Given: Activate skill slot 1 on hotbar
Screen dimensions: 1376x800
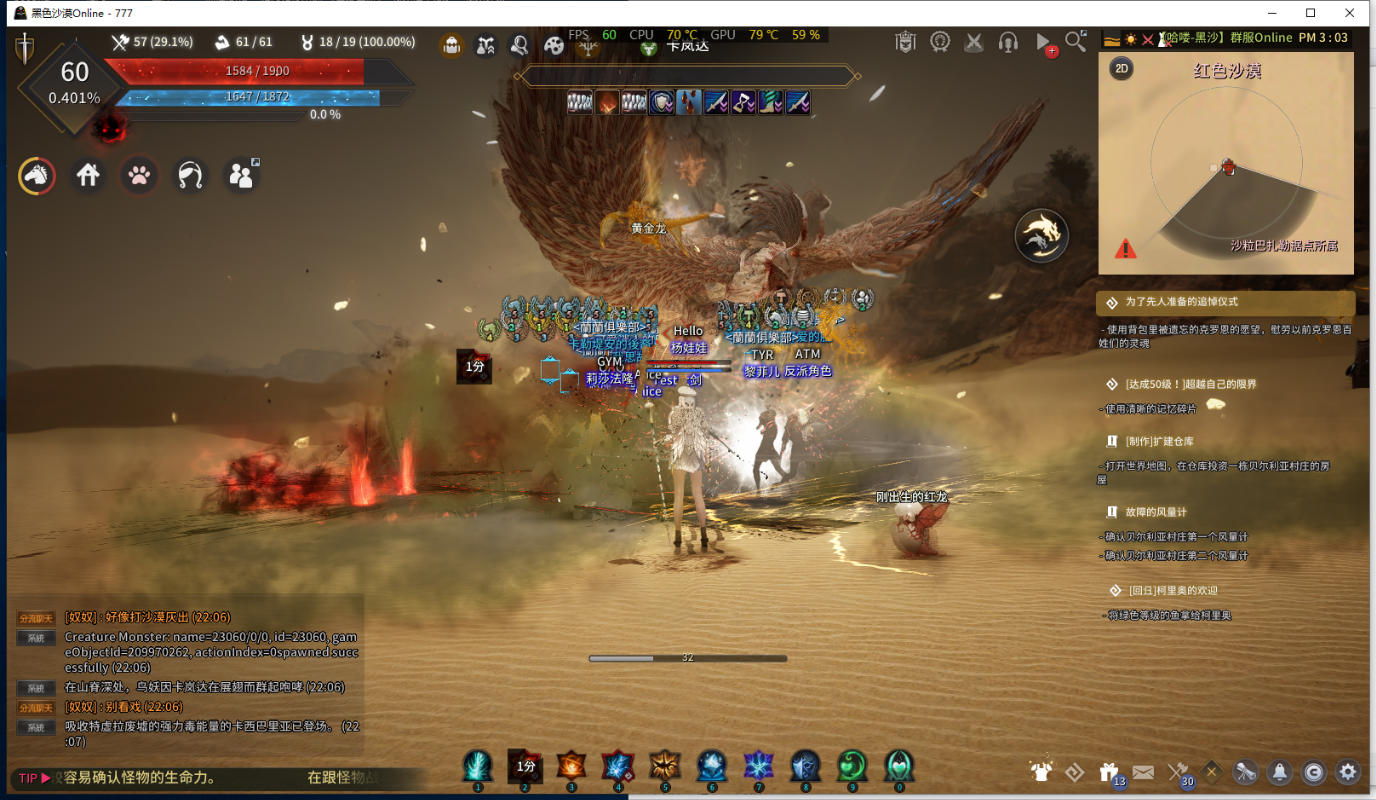Looking at the screenshot, I should [478, 767].
